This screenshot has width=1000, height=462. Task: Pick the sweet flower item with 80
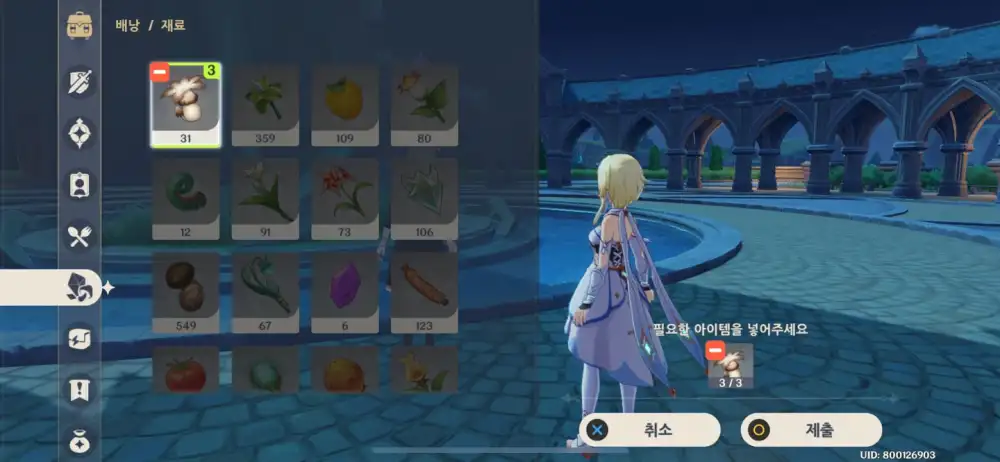tap(424, 106)
